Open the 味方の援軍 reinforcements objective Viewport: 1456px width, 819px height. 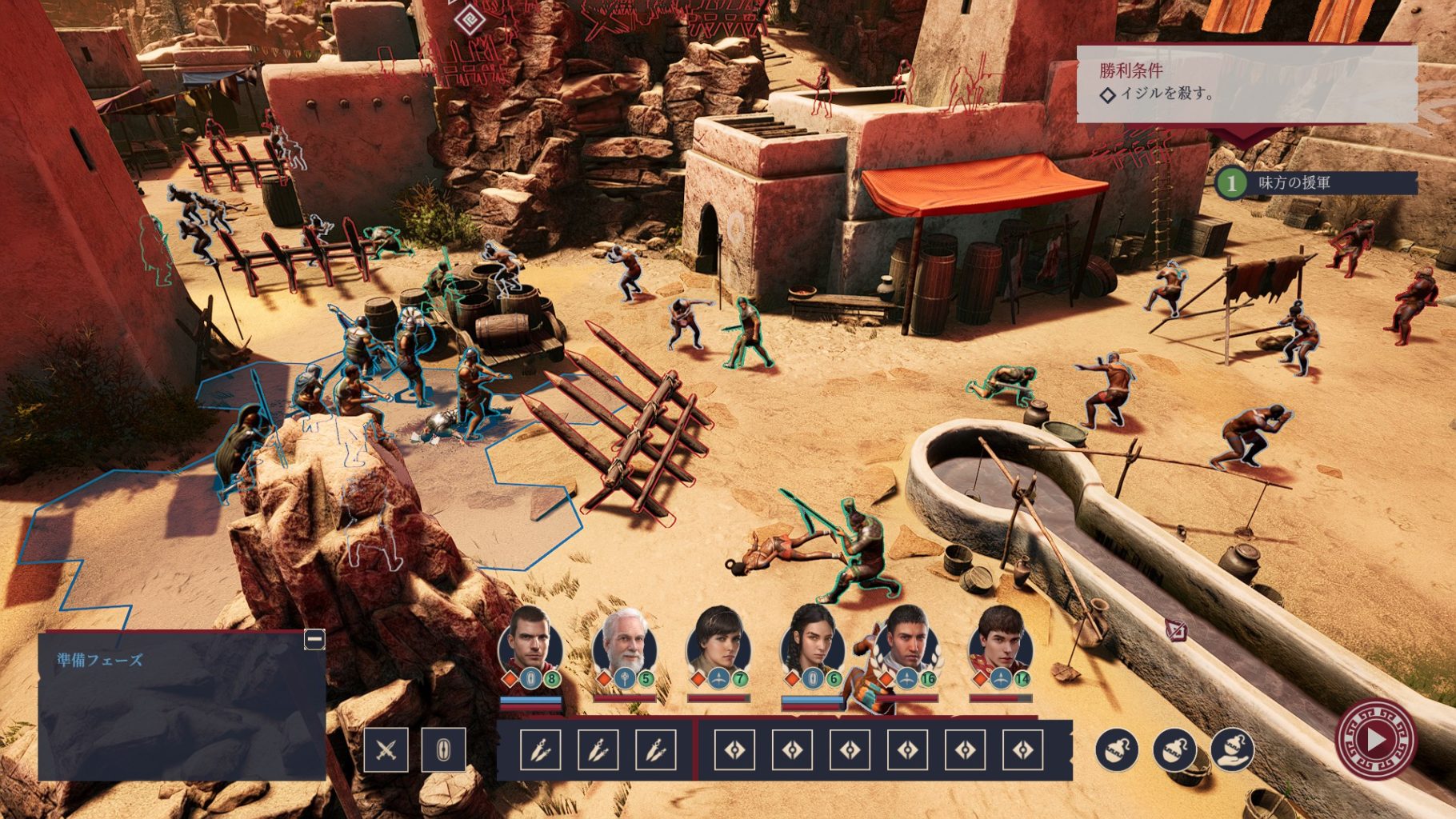pos(1315,183)
